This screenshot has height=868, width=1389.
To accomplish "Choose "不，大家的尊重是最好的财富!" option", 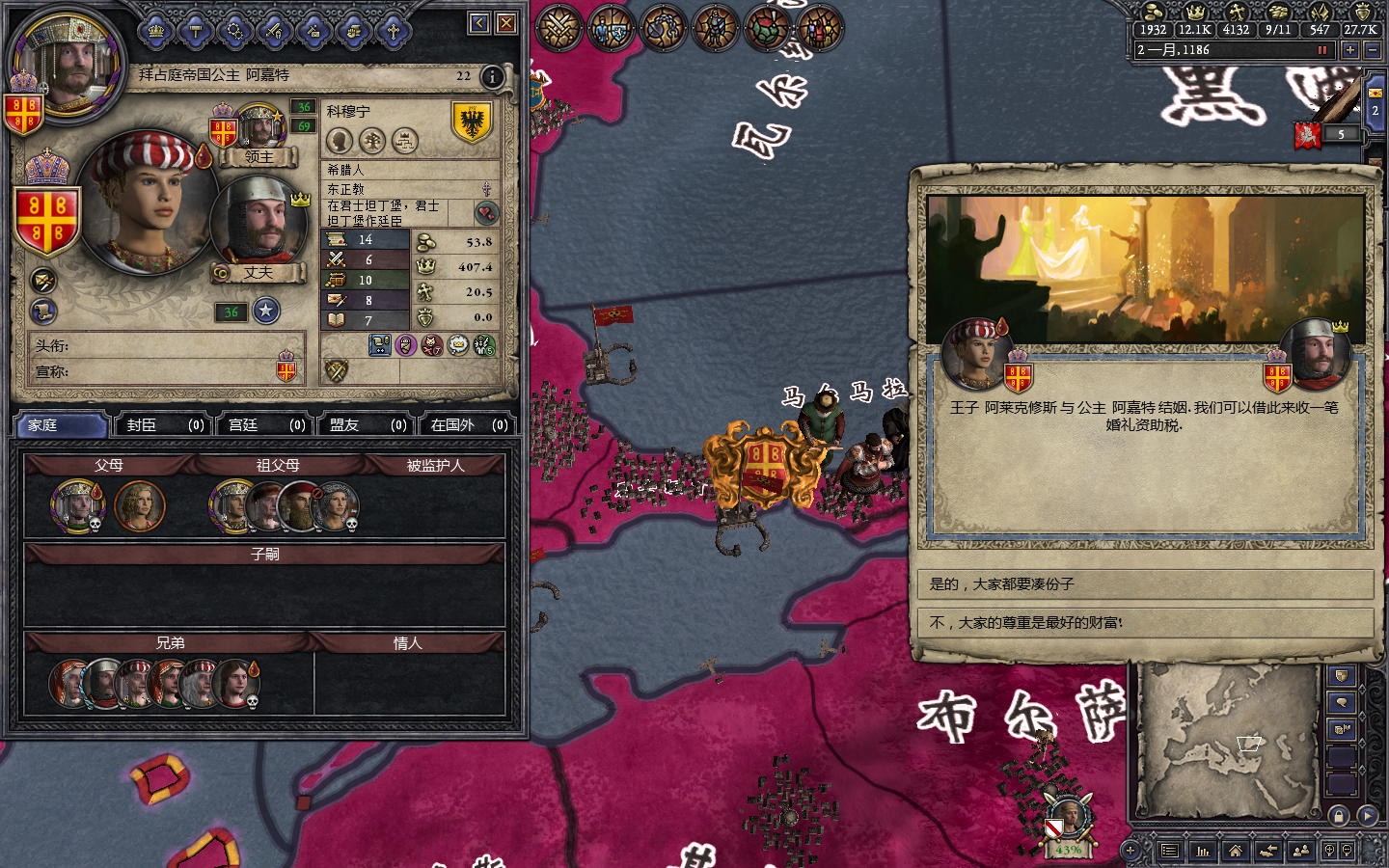I will [x=1144, y=623].
